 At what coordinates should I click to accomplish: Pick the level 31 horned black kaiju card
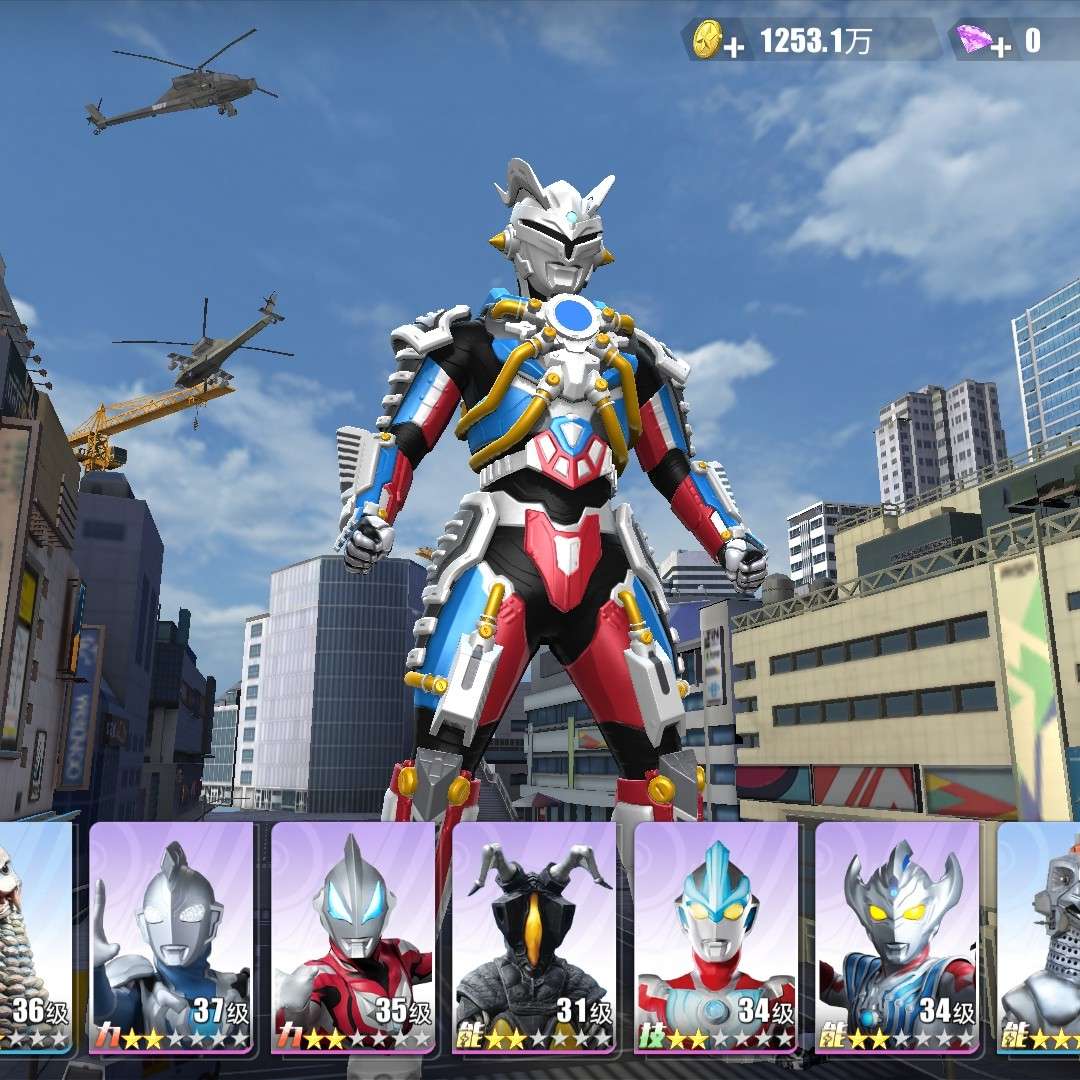[534, 937]
